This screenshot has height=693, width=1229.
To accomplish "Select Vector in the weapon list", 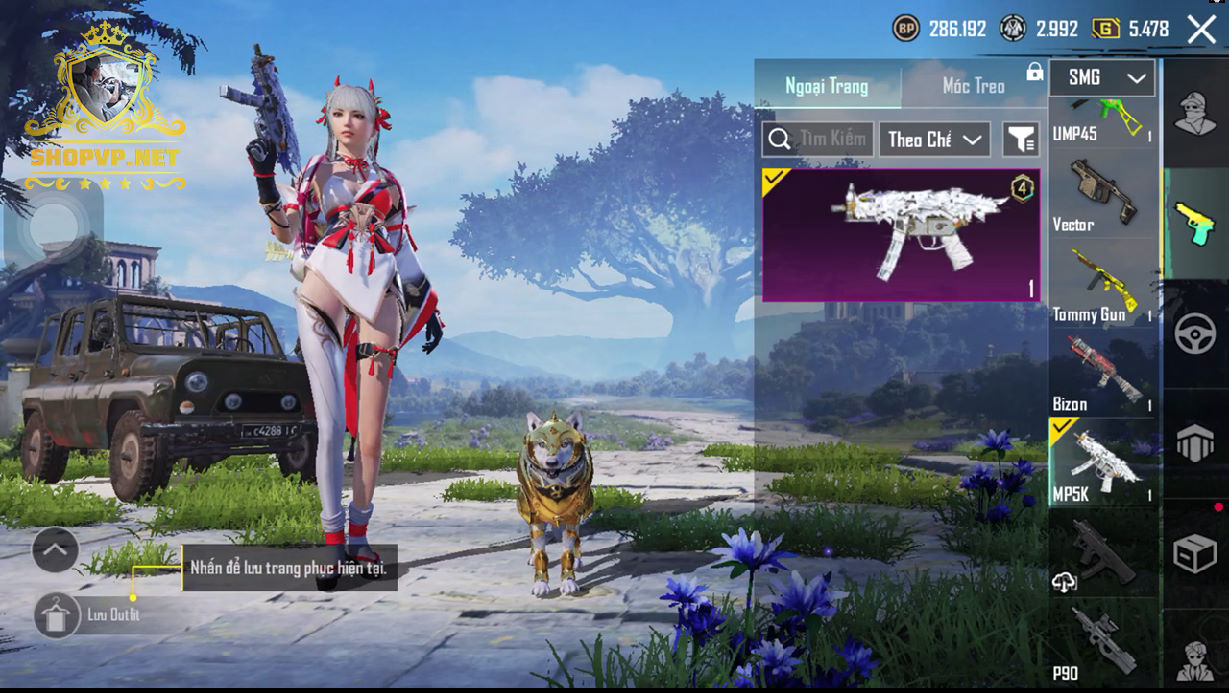I will [1102, 194].
